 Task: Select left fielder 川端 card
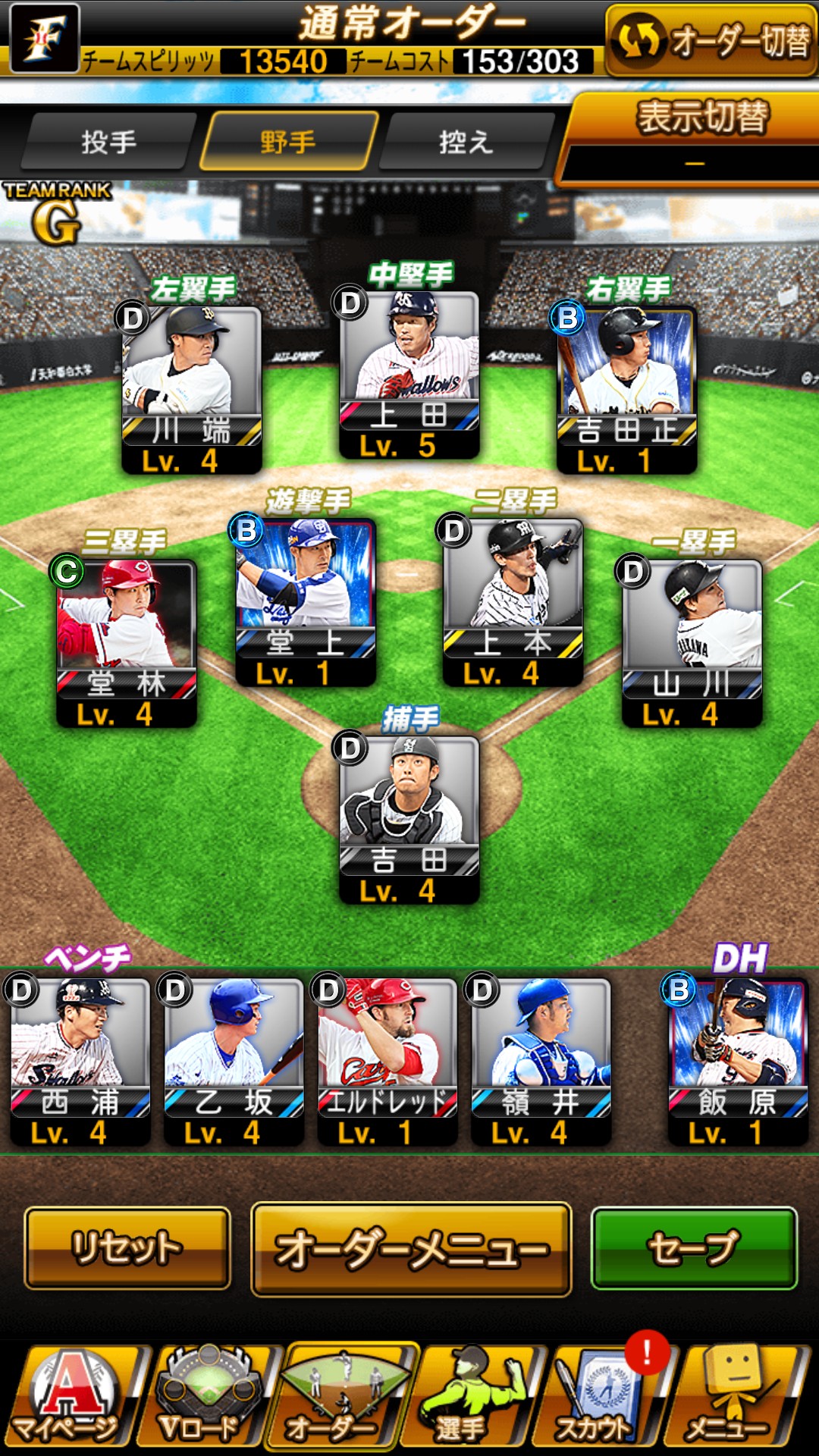(x=192, y=388)
